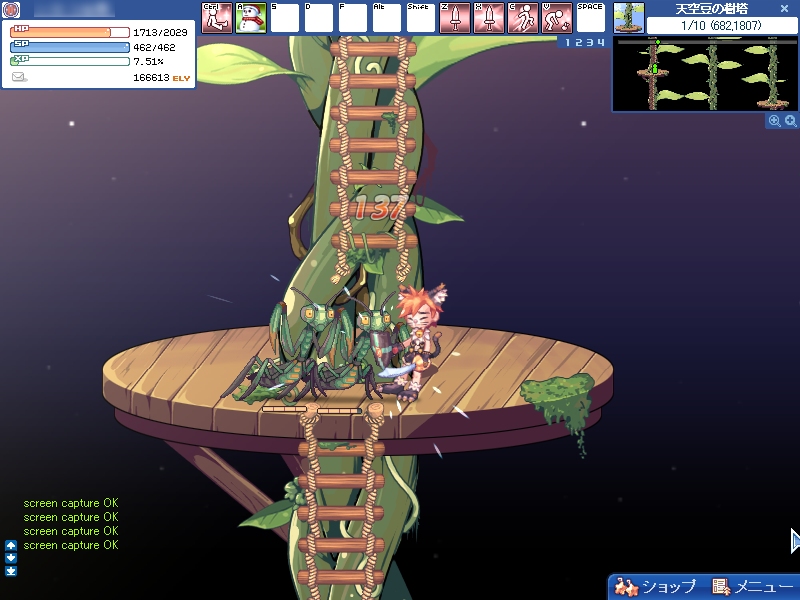This screenshot has width=800, height=600.
Task: Click the beanstalk minimap
Action: point(706,75)
